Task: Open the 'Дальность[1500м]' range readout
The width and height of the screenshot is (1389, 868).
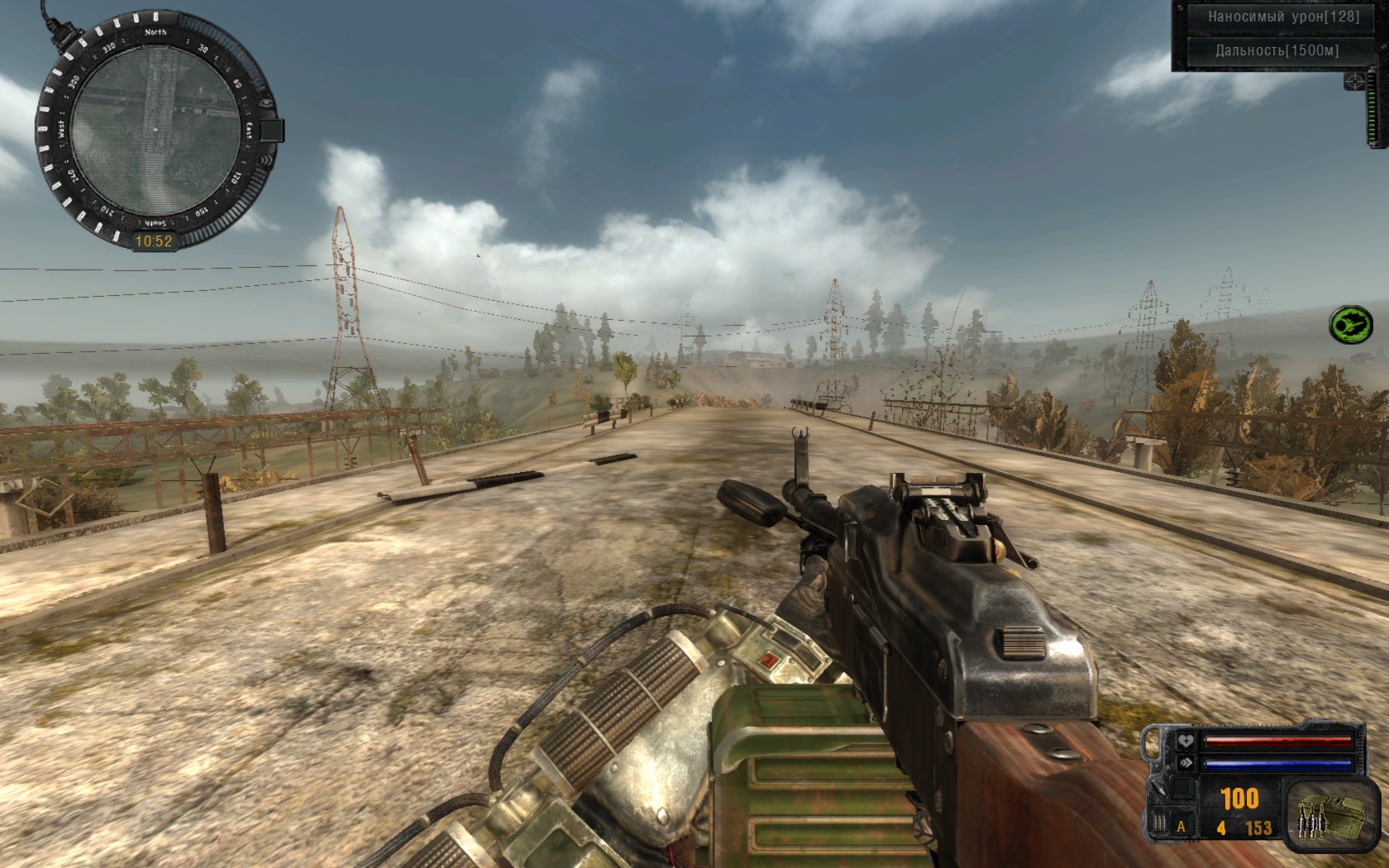Action: click(x=1277, y=51)
